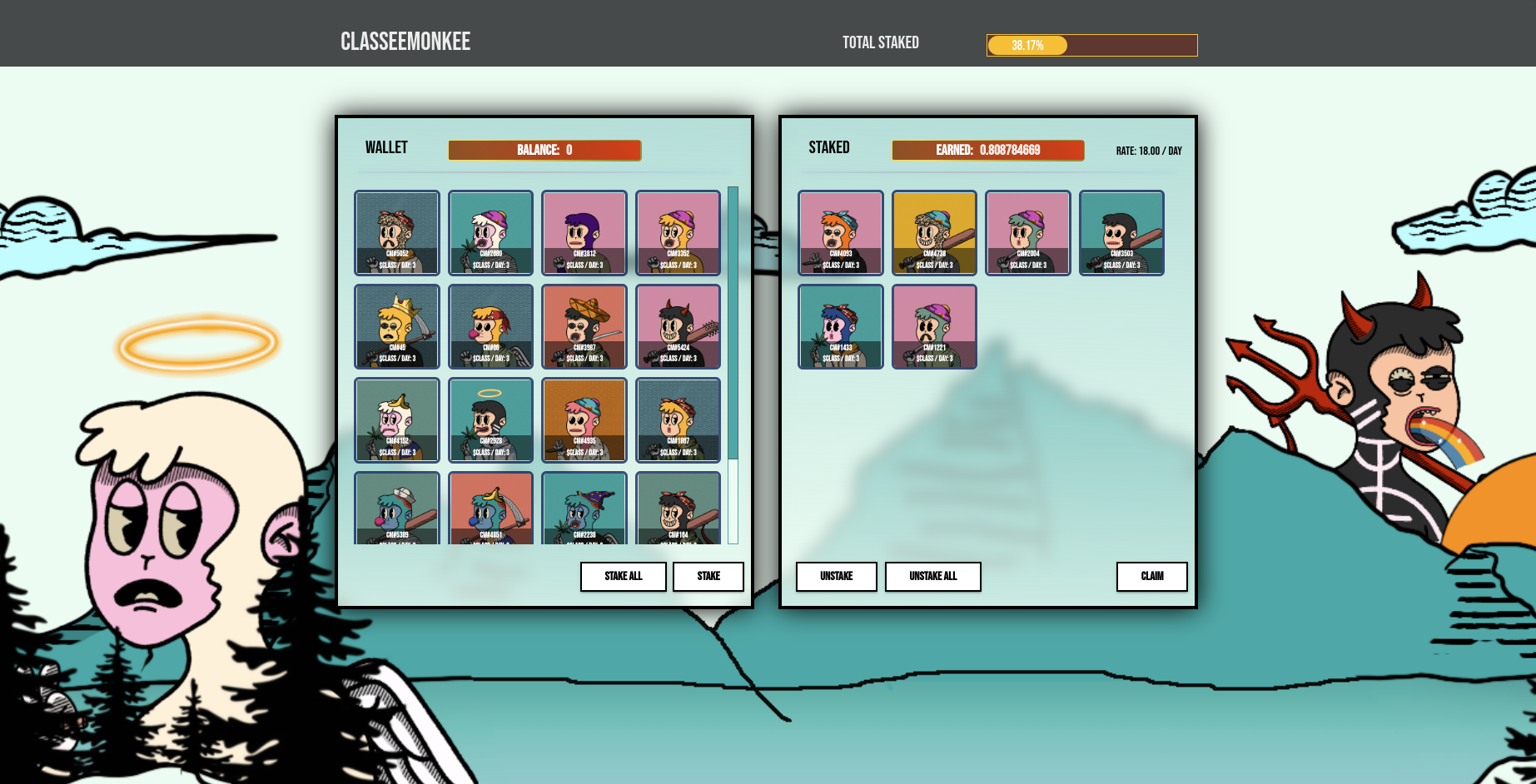This screenshot has width=1536, height=784.
Task: Click the Stake All button
Action: (623, 576)
